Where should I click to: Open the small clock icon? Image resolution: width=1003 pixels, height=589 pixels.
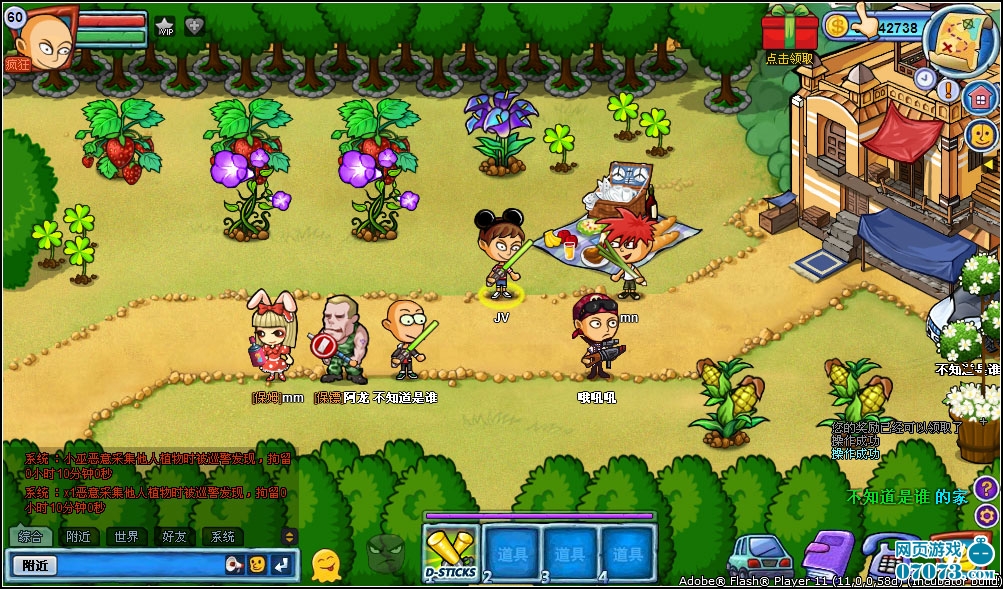coord(925,78)
